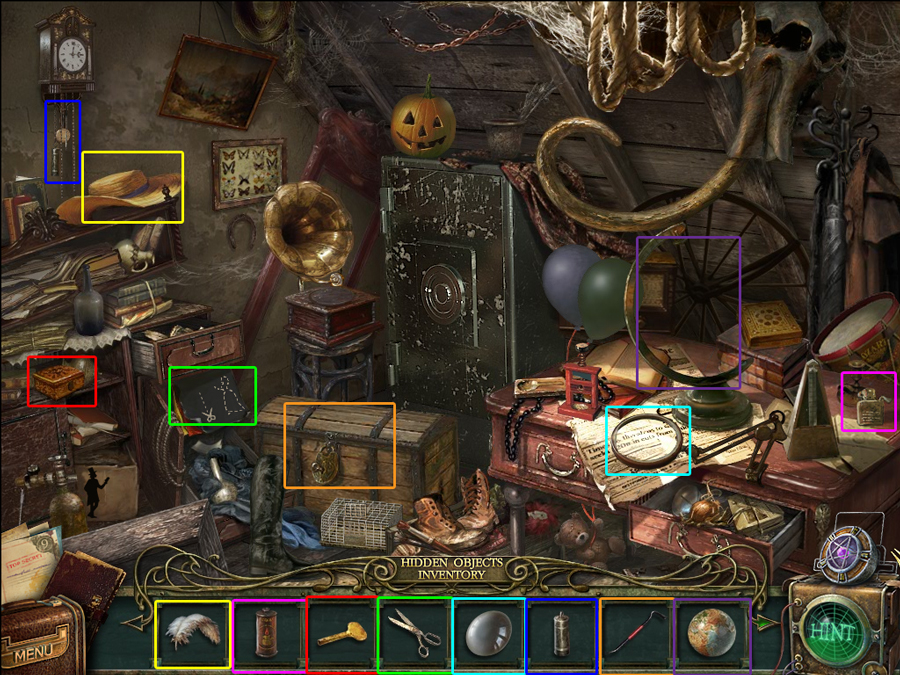
Task: Pick the crowbar in the inventory
Action: (x=635, y=634)
